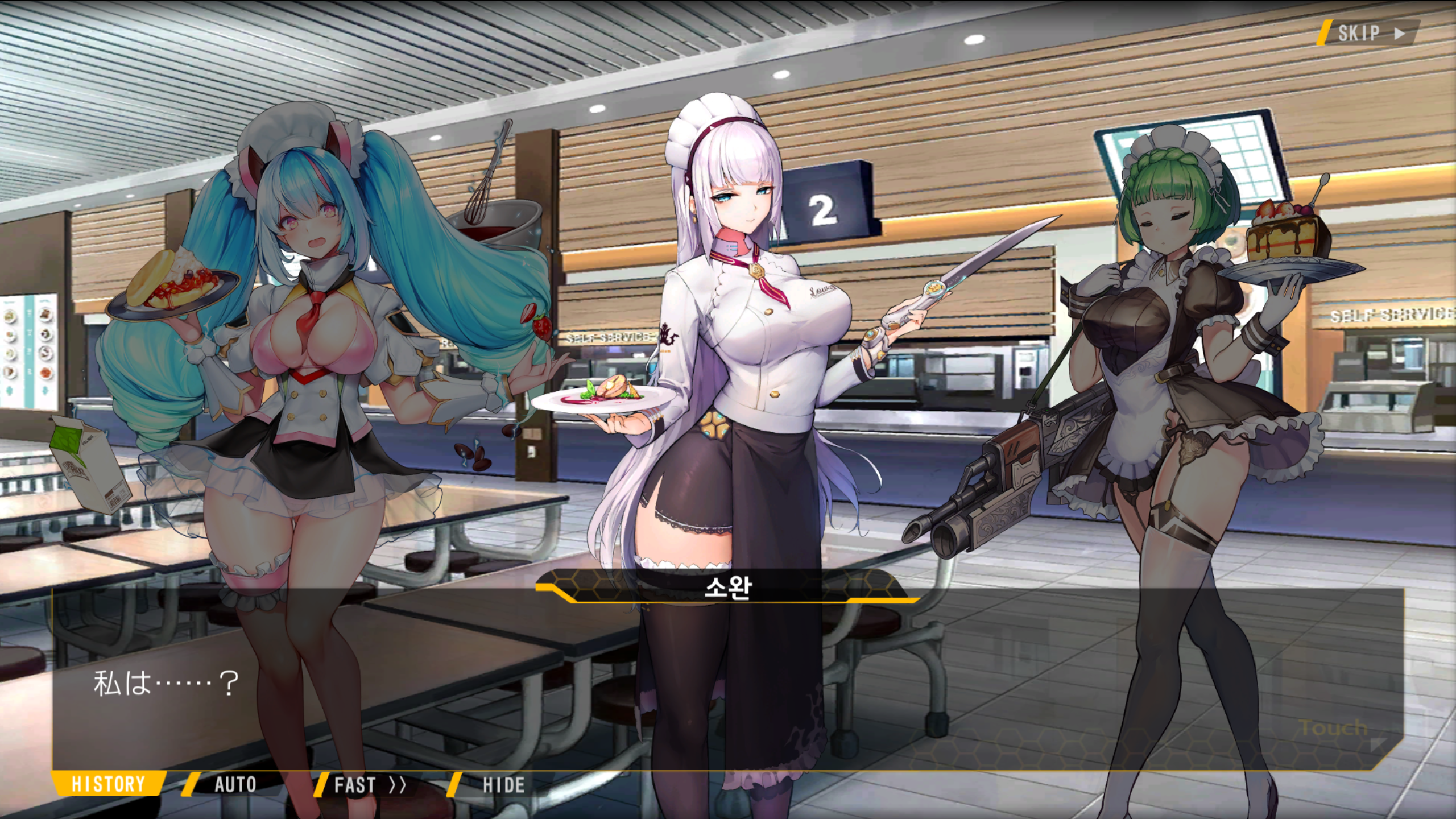Skip the dialogue scene
This screenshot has width=1456, height=819.
click(1368, 33)
